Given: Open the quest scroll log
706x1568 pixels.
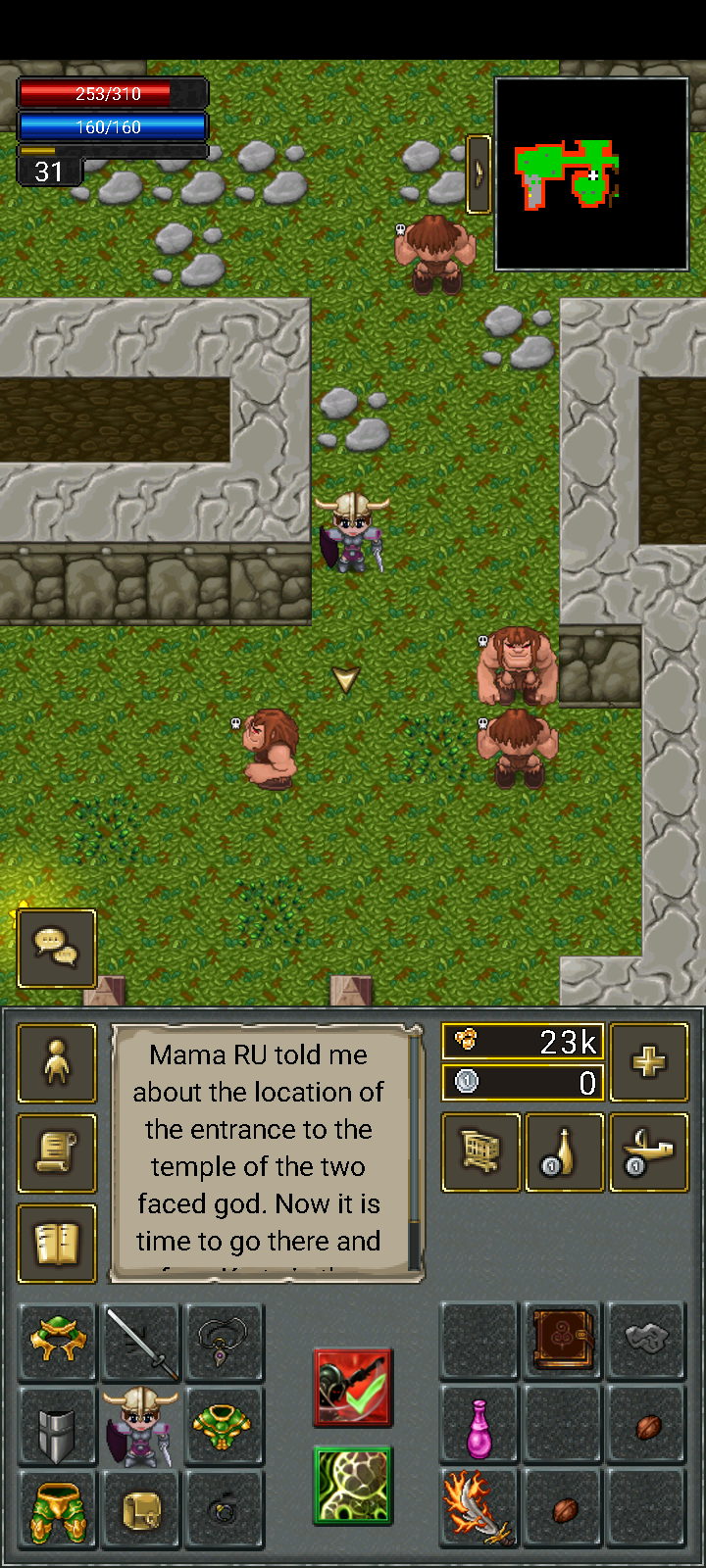Looking at the screenshot, I should (57, 1153).
